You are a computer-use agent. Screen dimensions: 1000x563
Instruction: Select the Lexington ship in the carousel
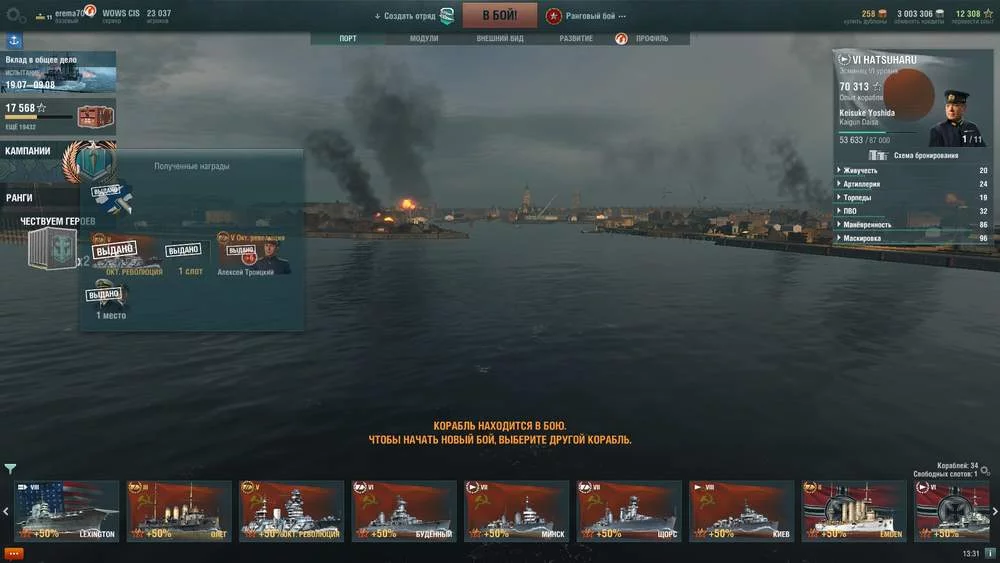pos(67,511)
